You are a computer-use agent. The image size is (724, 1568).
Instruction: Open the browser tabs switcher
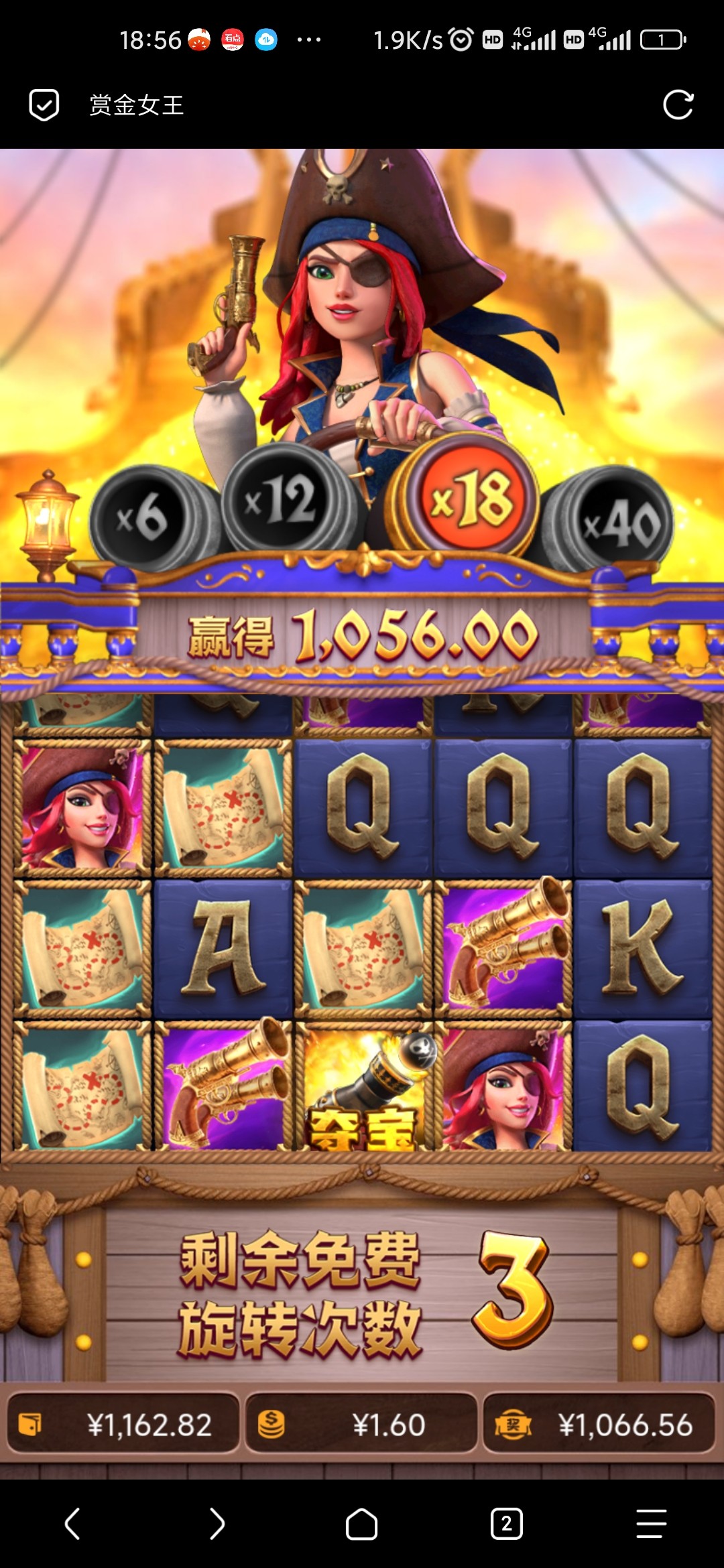click(506, 1524)
